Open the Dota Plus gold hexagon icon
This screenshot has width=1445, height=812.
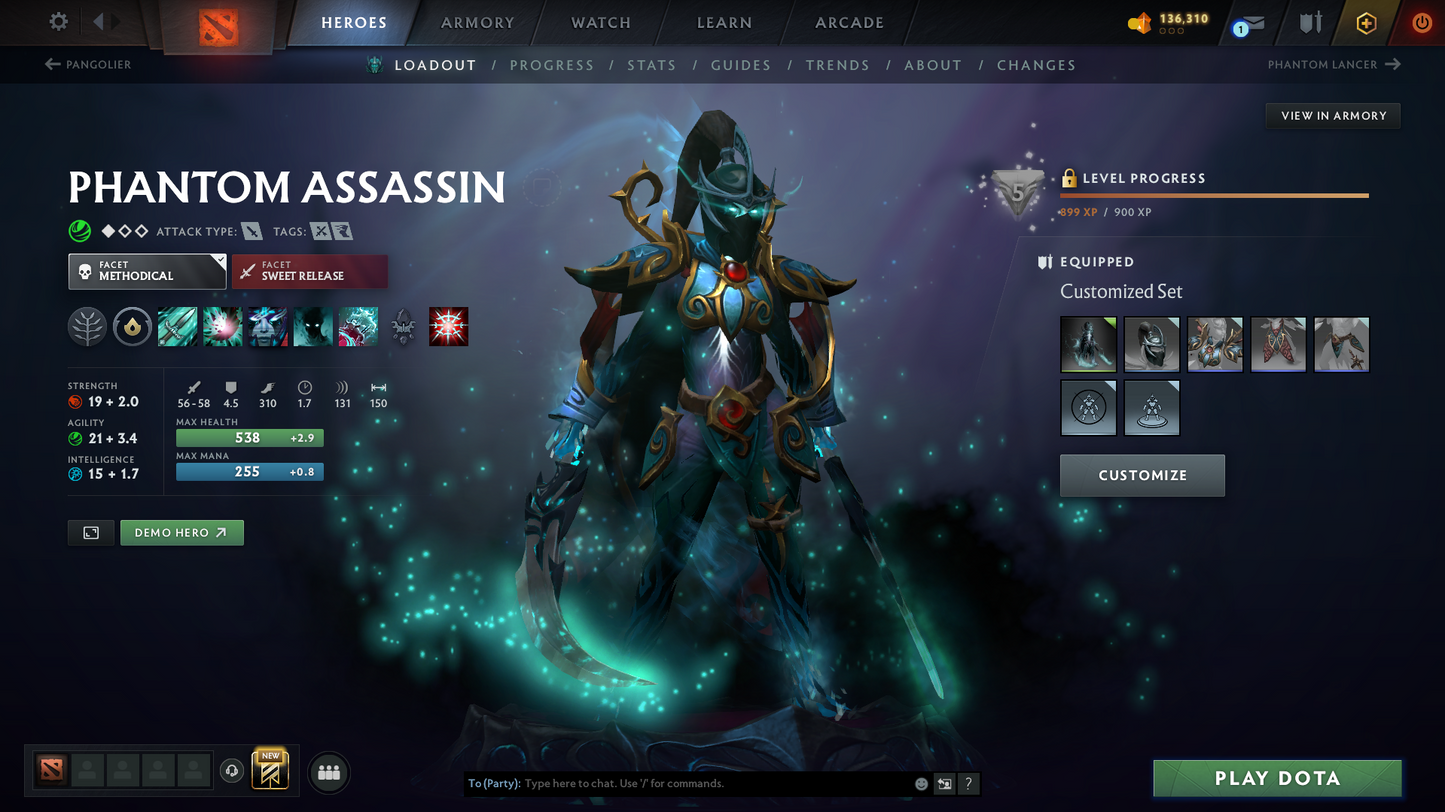[1366, 23]
